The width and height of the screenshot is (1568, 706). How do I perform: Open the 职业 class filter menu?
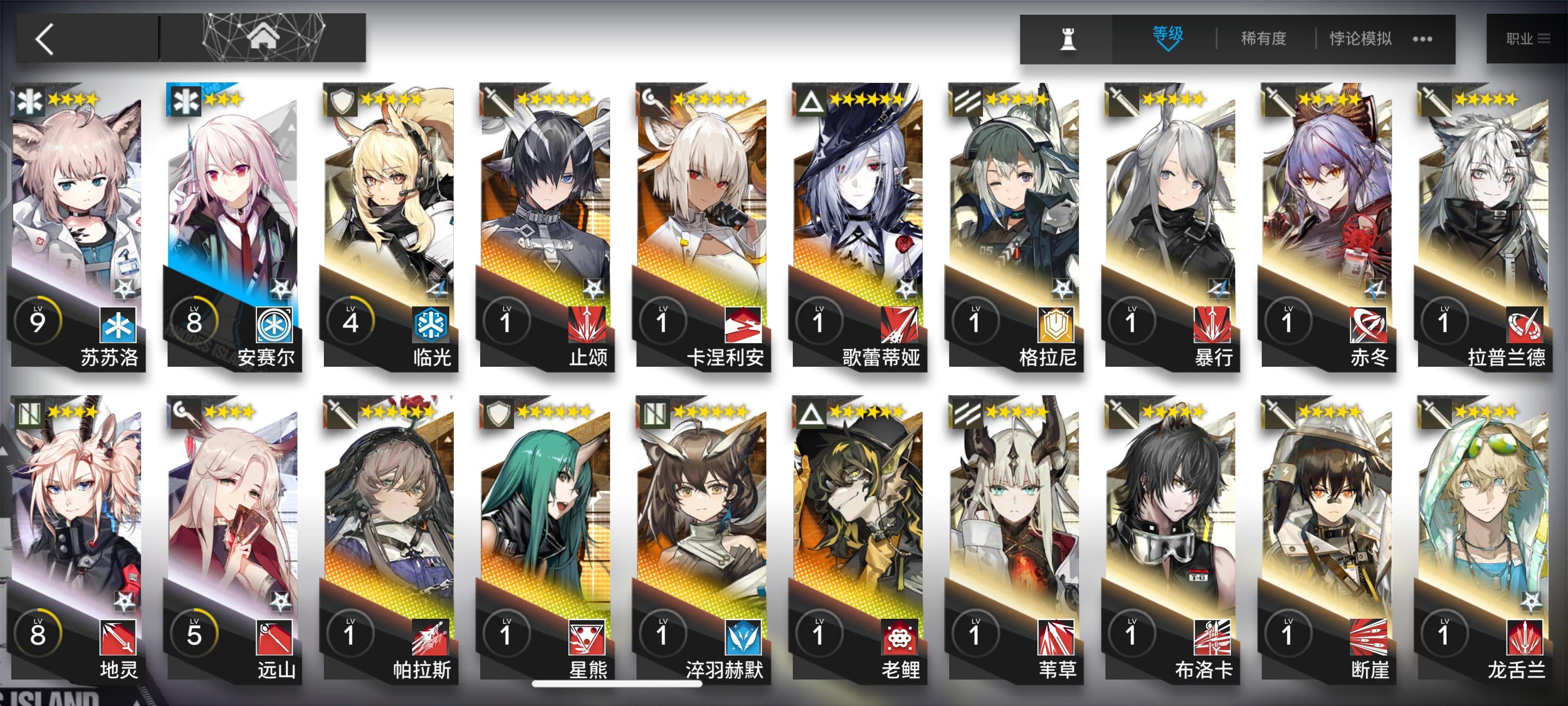pos(1528,38)
